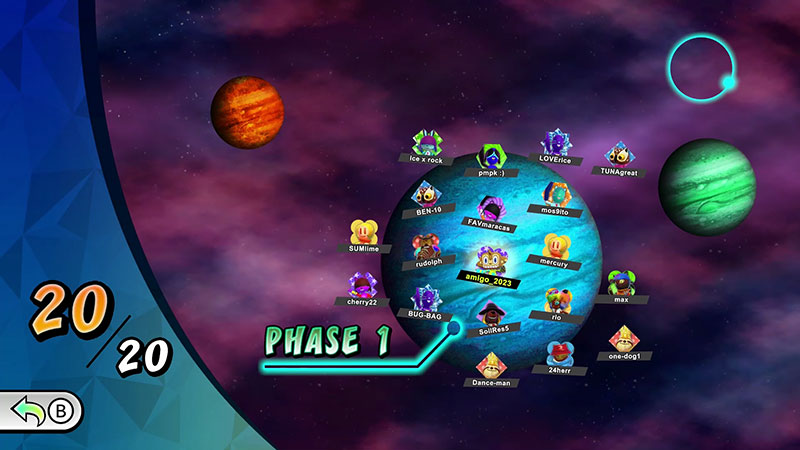Select player amigo_2023's avatar
Screen dimensions: 800x450
pyautogui.click(x=488, y=261)
